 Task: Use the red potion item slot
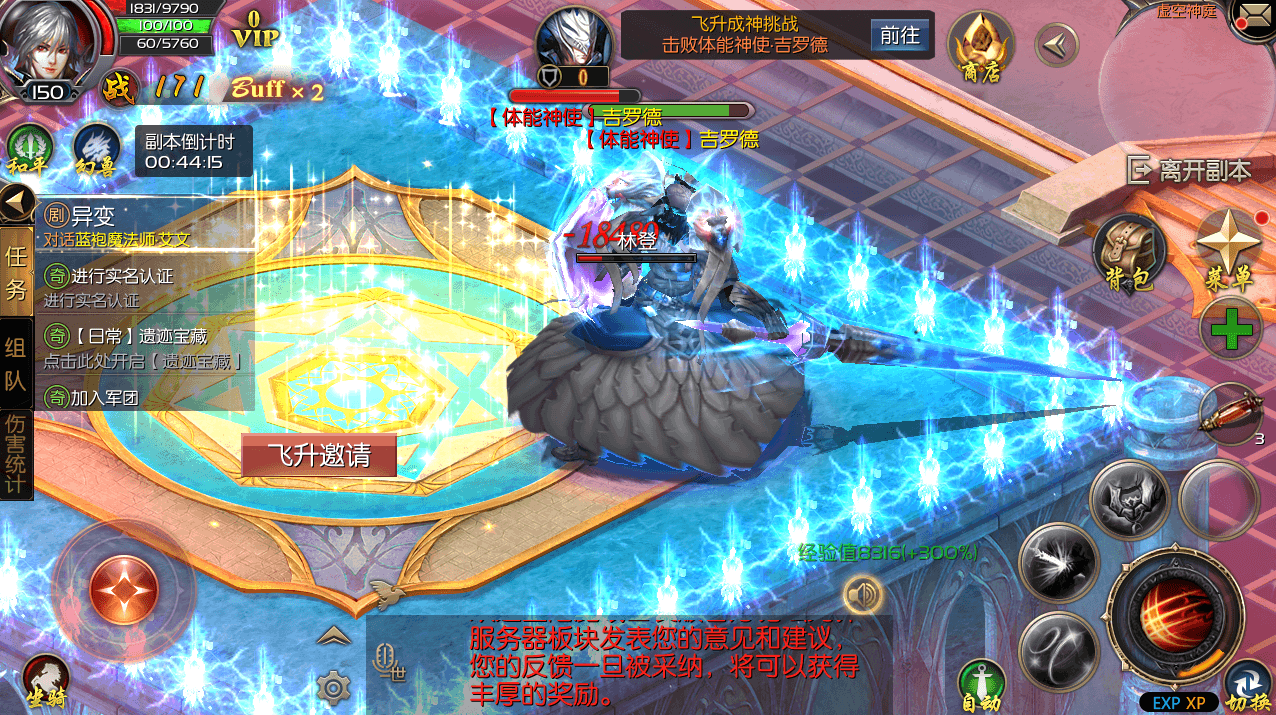[1230, 414]
